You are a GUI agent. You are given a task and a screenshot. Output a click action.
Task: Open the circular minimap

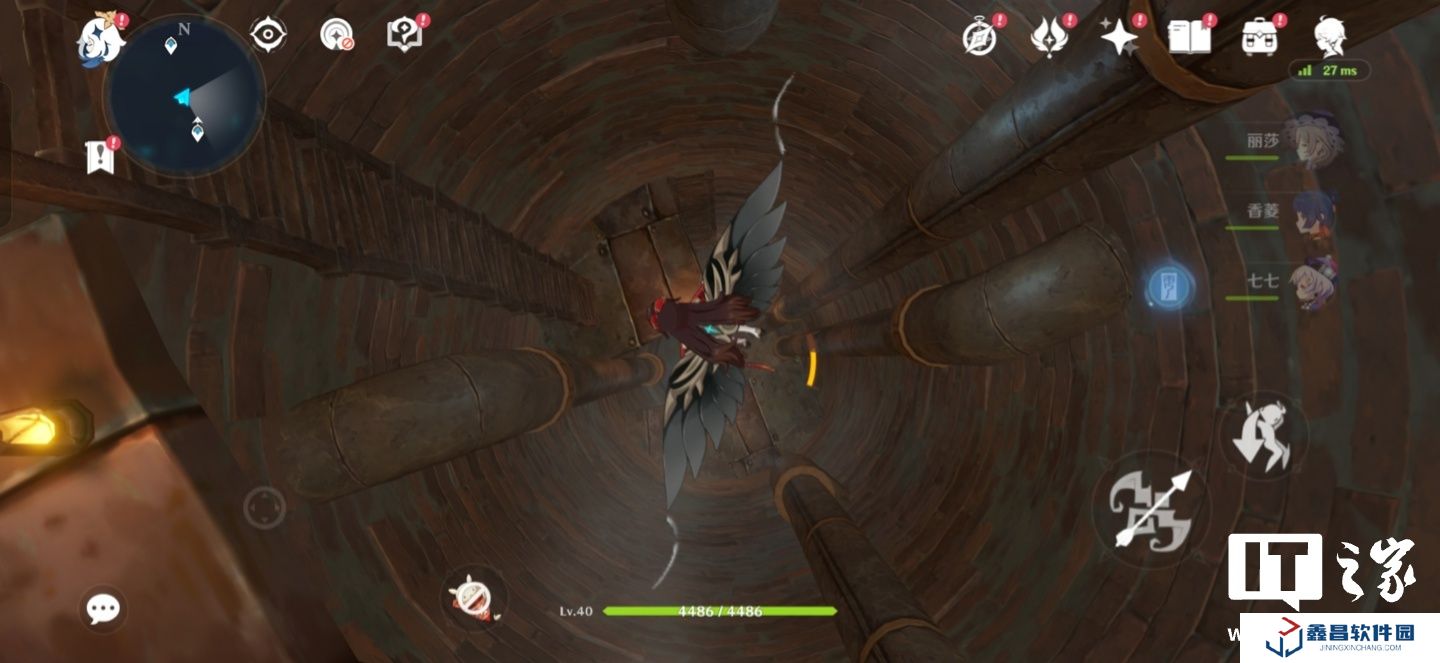pos(185,97)
